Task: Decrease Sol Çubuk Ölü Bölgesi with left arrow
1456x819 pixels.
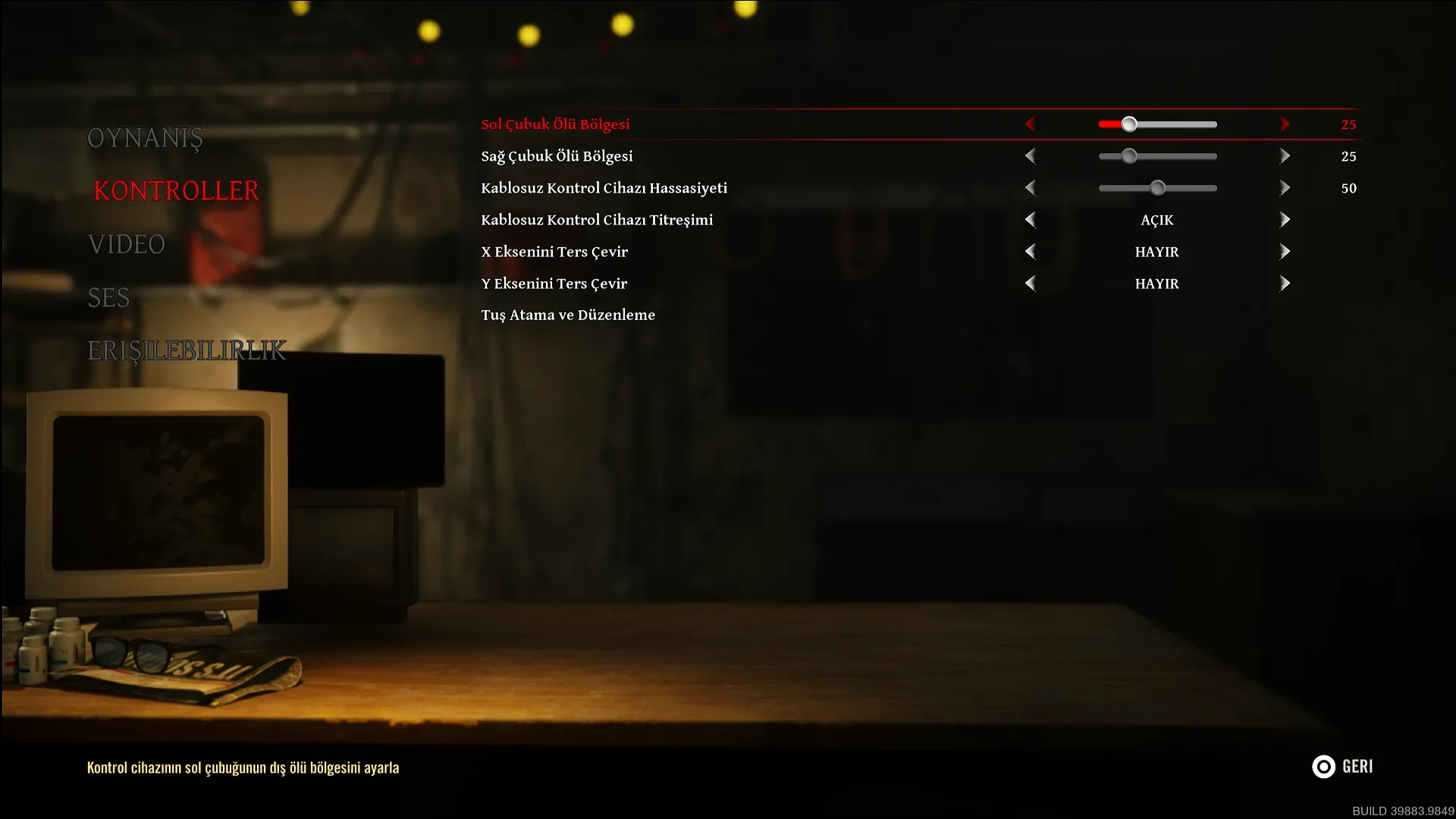Action: tap(1030, 124)
